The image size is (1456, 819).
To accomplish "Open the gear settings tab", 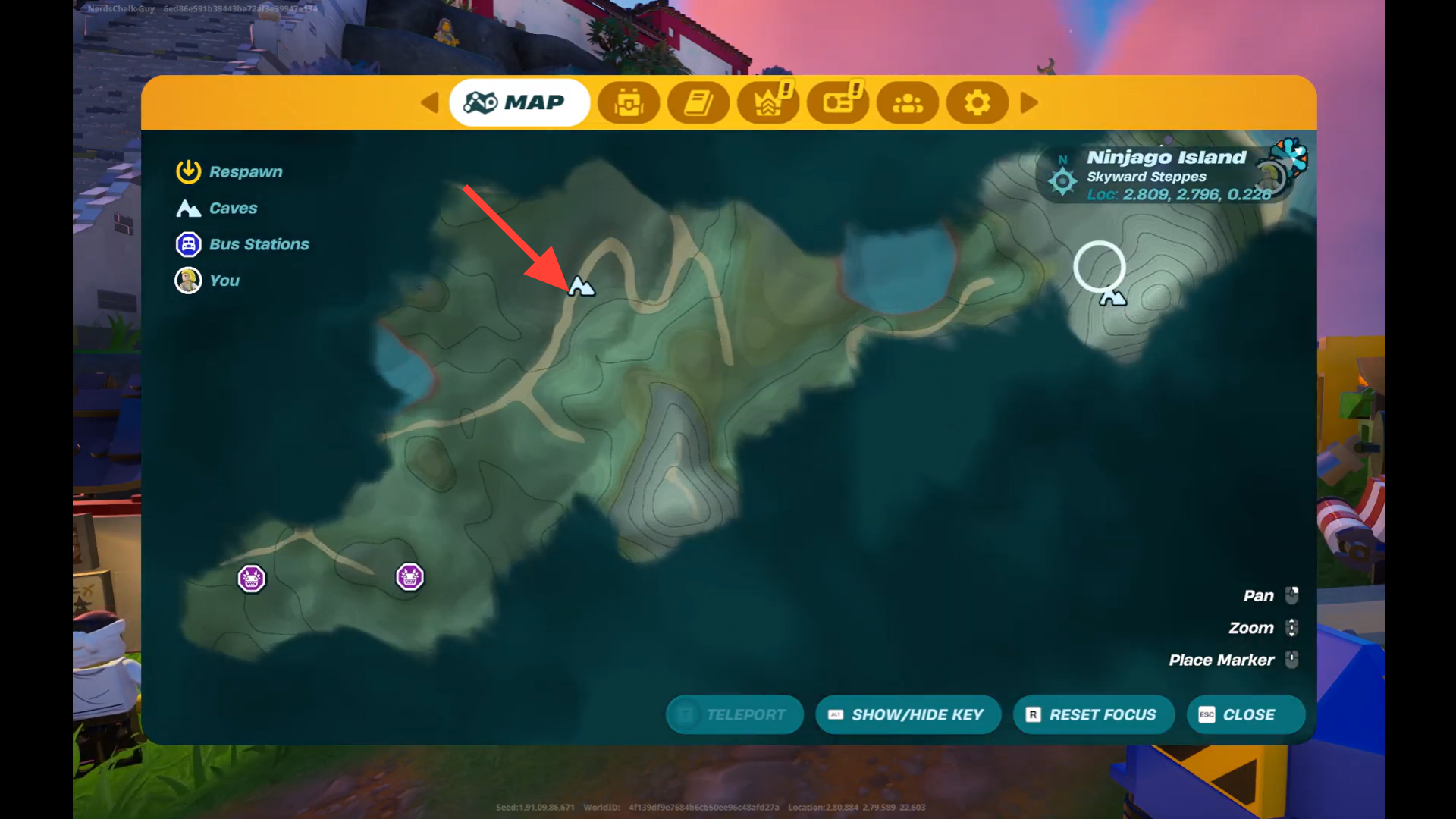I will 977,102.
